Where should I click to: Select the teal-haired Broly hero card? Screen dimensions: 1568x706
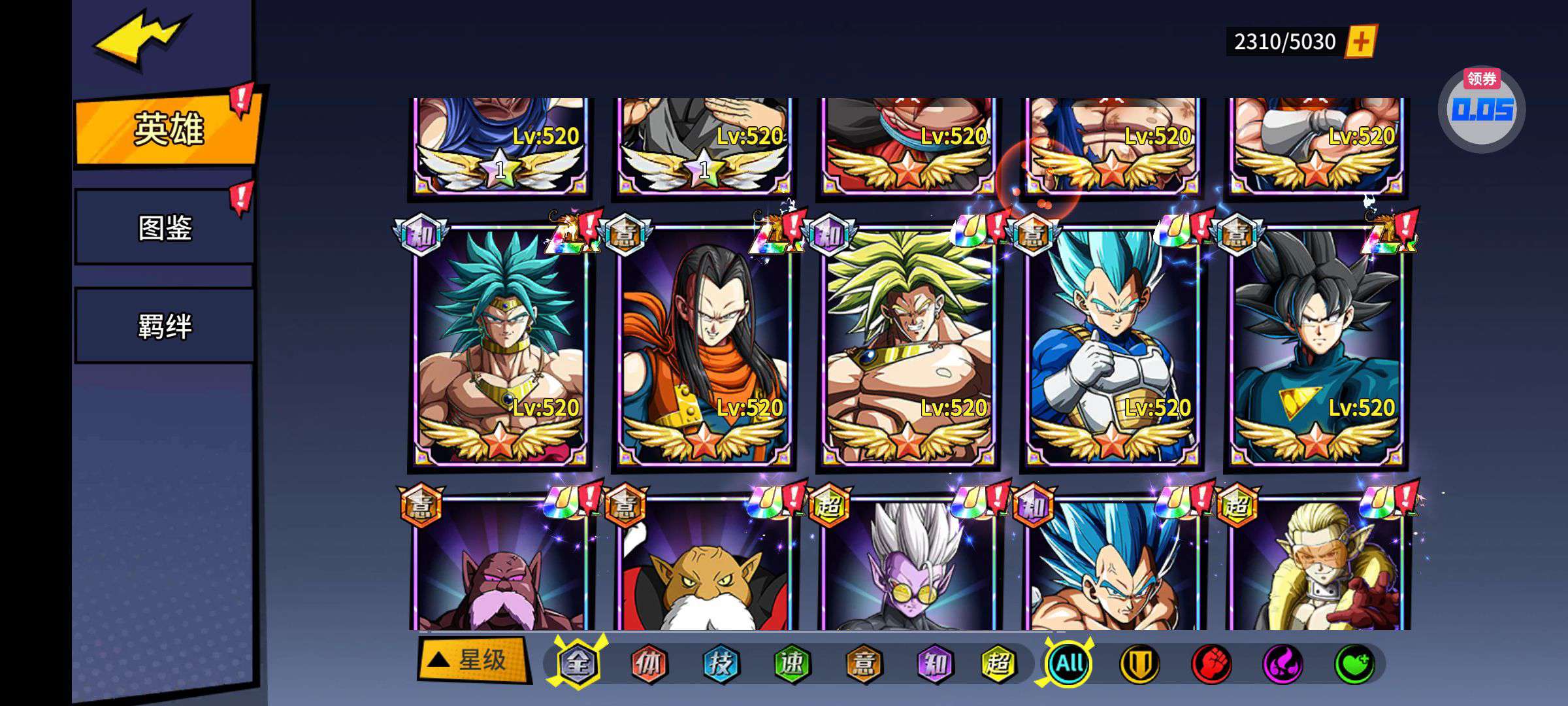pyautogui.click(x=500, y=346)
